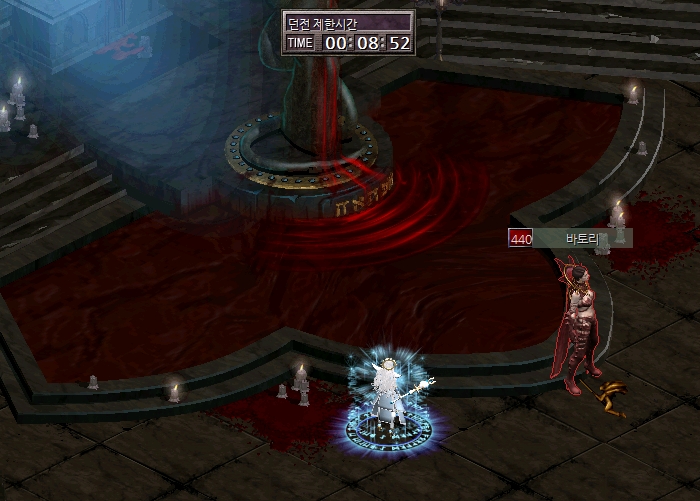This screenshot has height=501, width=700.
Task: Select the 바토리 enemy nameplate
Action: (571, 238)
